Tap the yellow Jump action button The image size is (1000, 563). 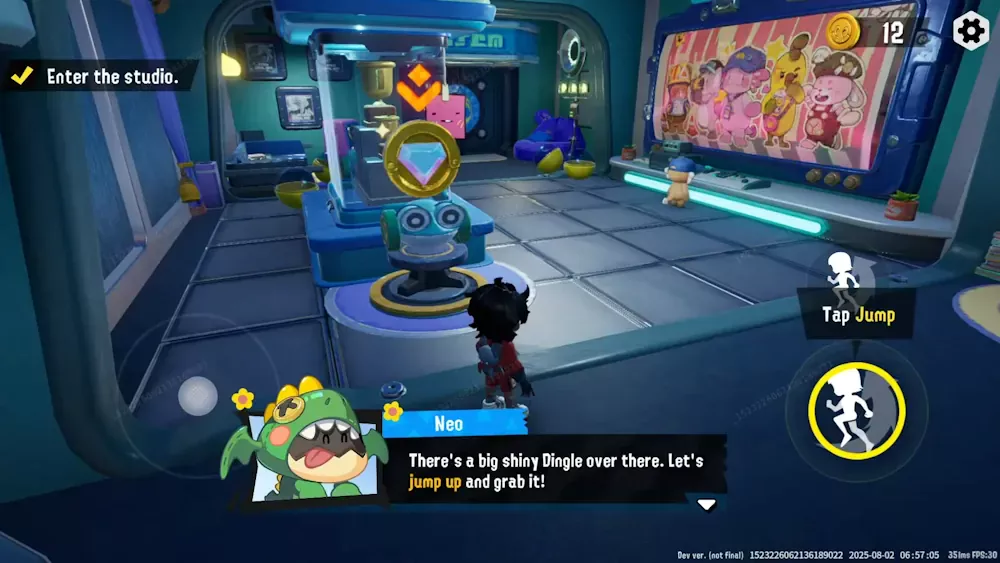[857, 410]
